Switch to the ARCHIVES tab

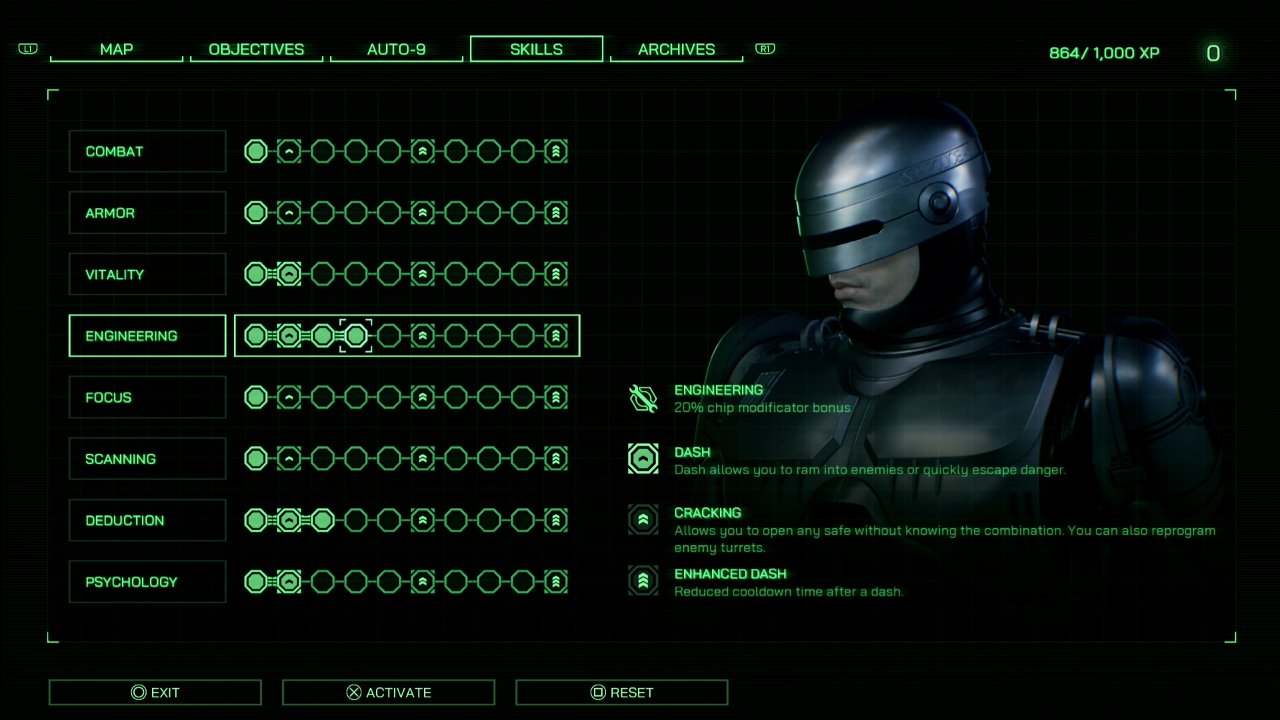677,49
